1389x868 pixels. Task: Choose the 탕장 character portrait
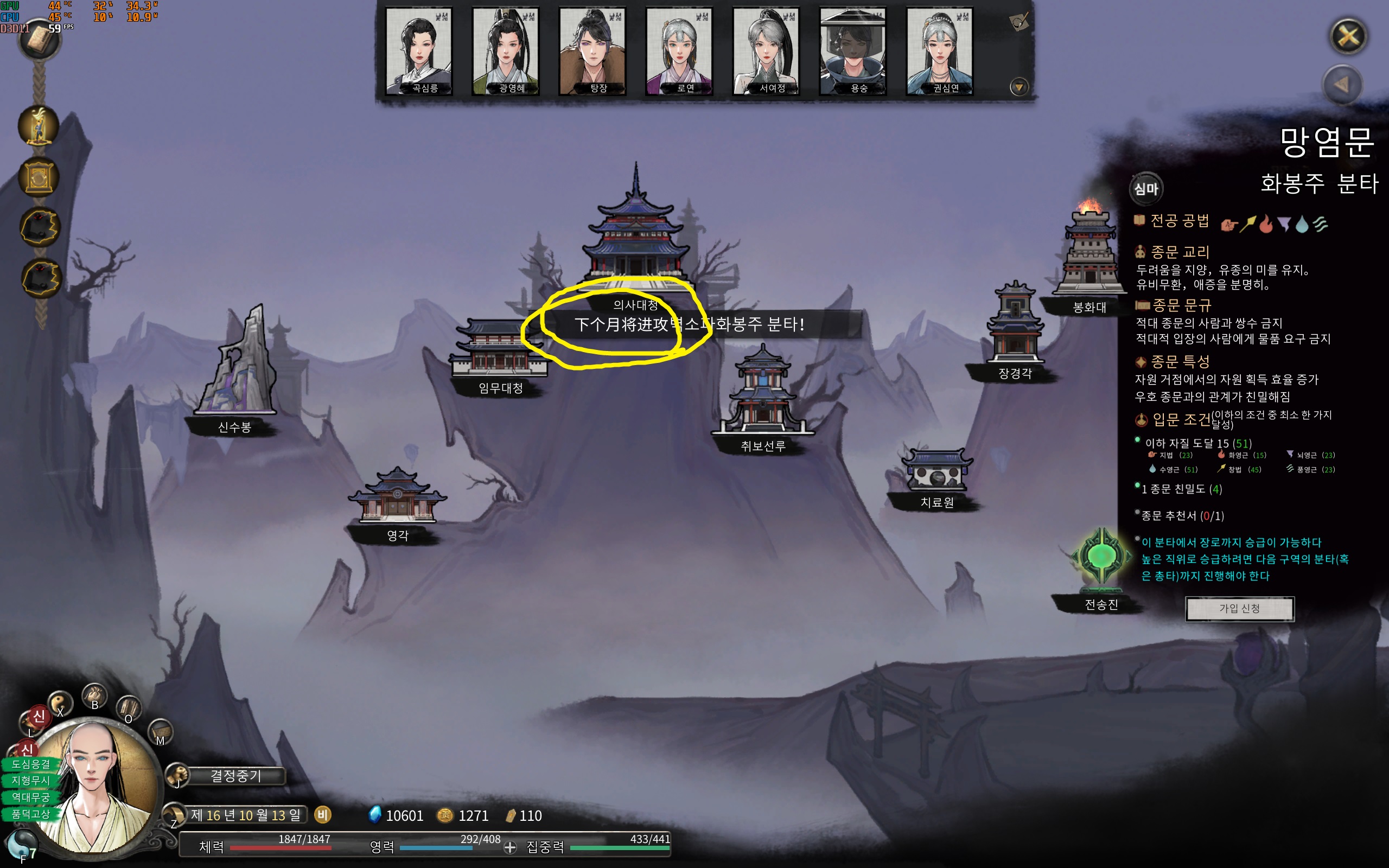(x=592, y=51)
